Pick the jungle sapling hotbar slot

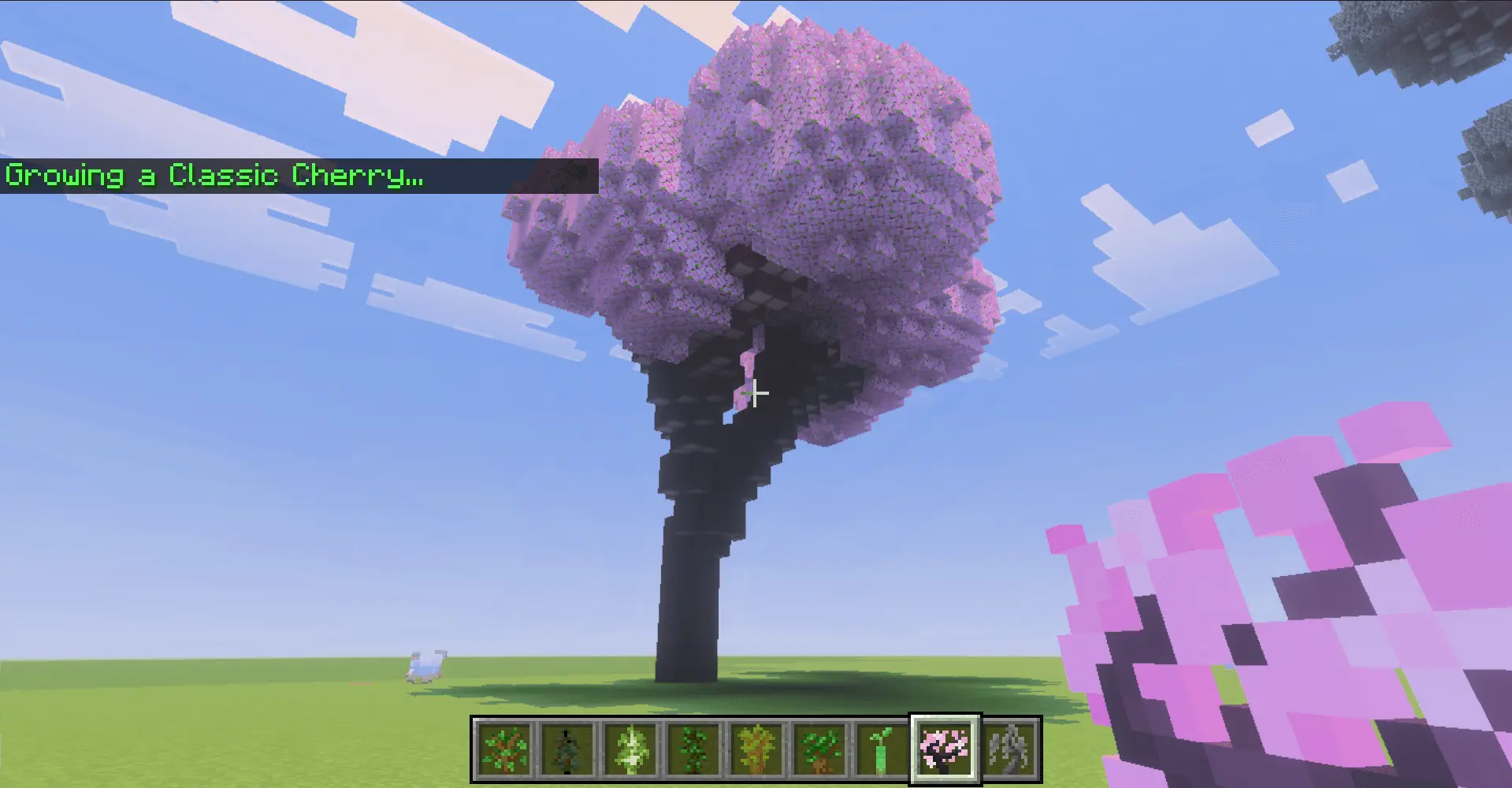pyautogui.click(x=693, y=749)
